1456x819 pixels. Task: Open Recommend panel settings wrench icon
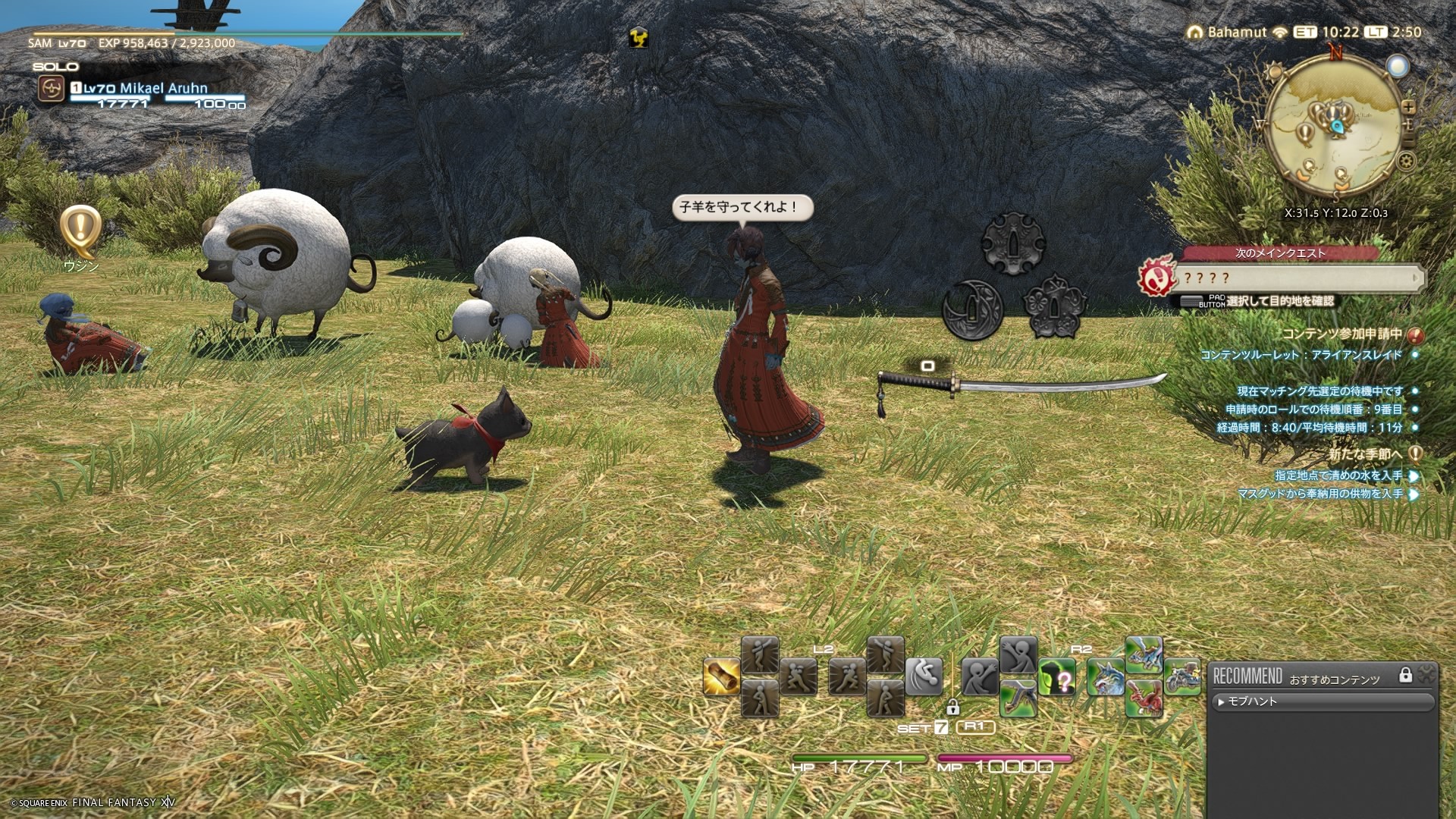pyautogui.click(x=1426, y=673)
